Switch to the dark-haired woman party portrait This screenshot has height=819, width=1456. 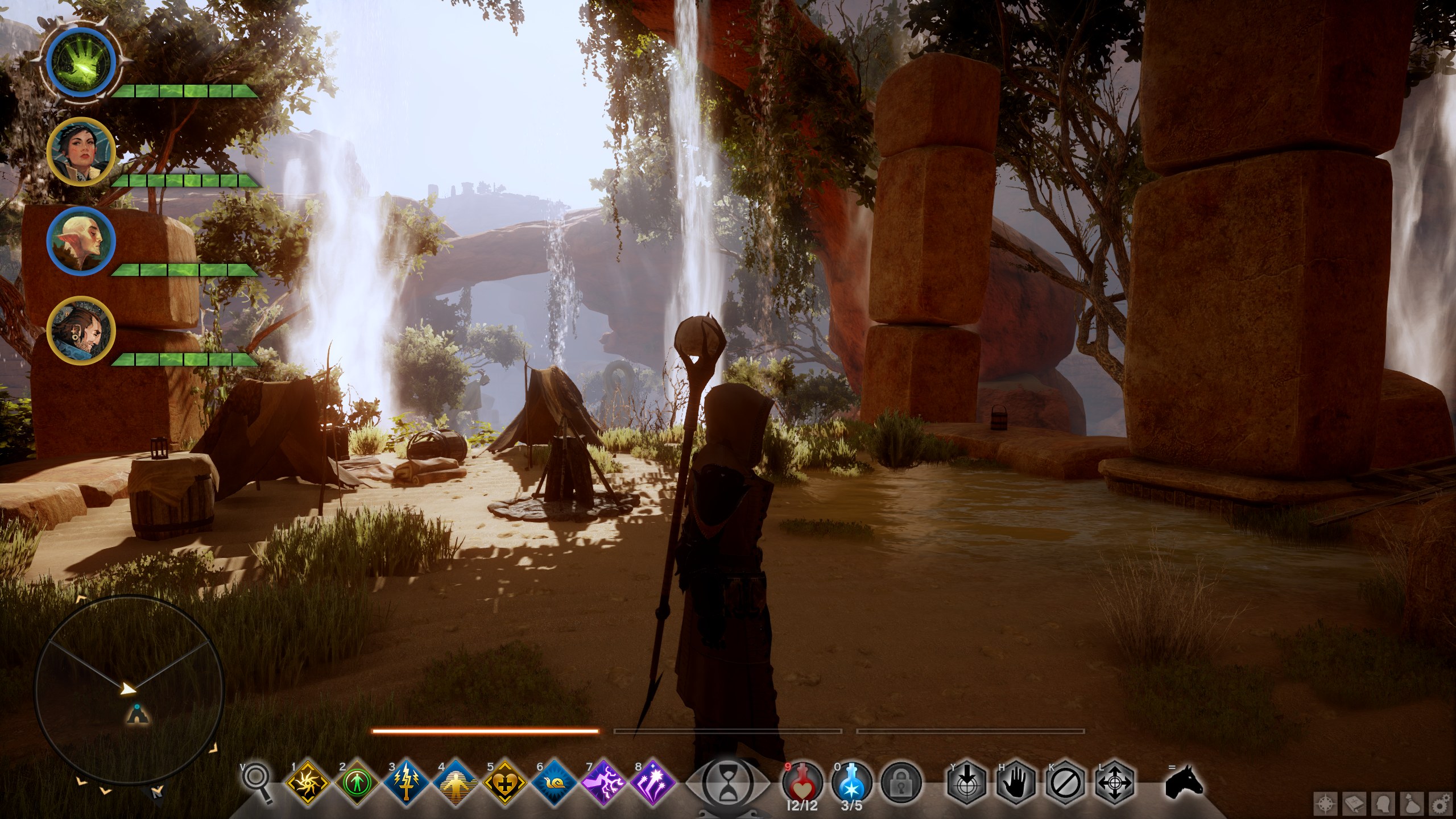[81, 151]
